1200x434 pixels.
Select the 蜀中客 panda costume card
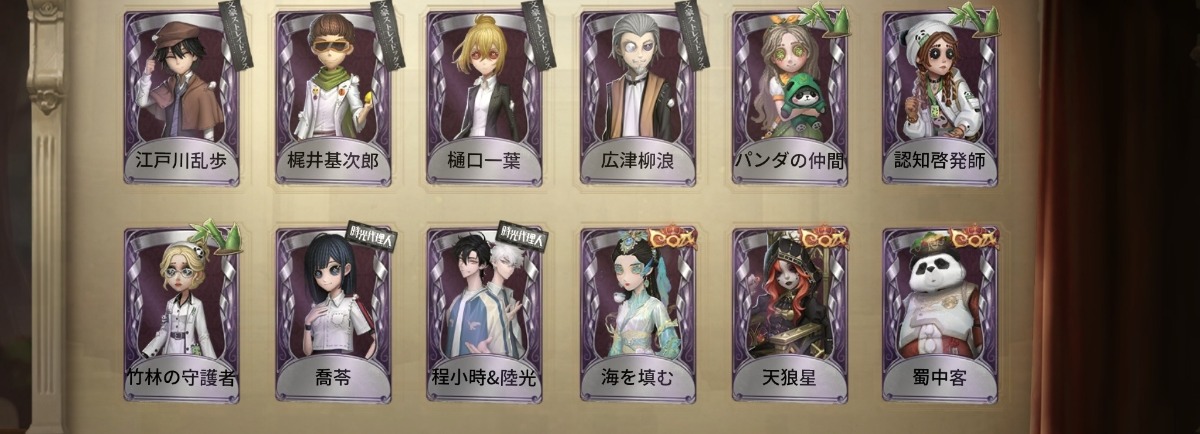pyautogui.click(x=940, y=314)
